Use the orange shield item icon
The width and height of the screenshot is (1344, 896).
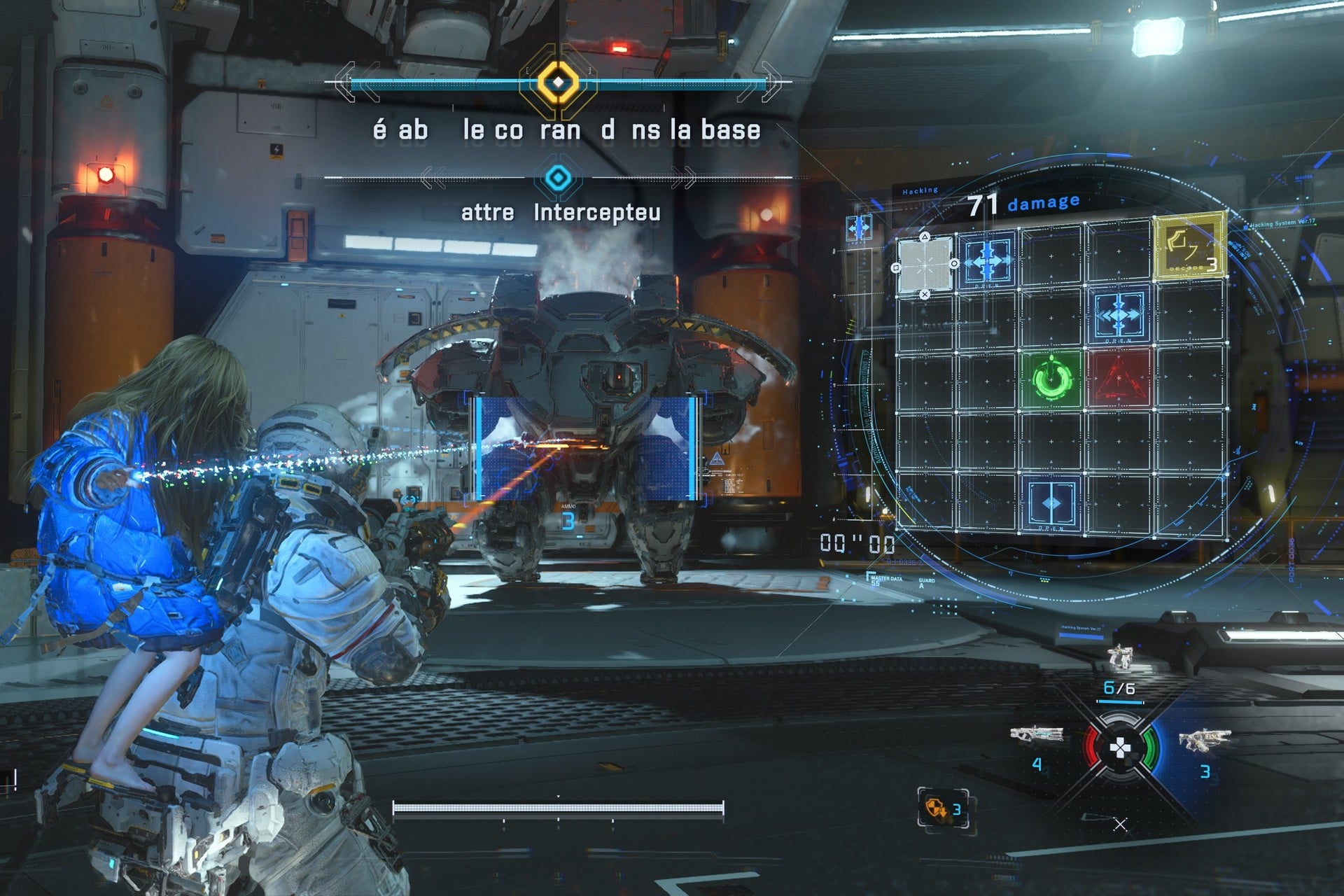pyautogui.click(x=936, y=809)
